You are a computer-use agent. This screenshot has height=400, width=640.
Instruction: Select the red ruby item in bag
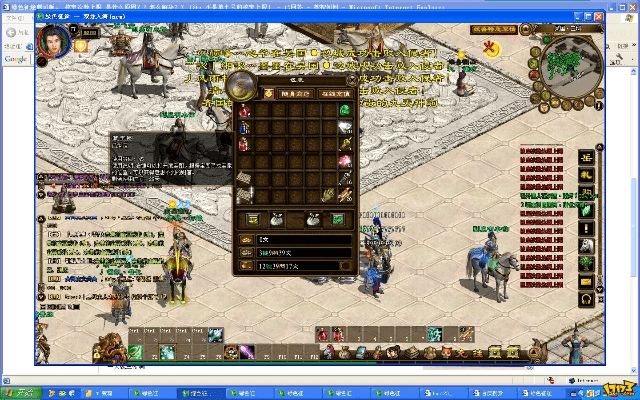(346, 160)
